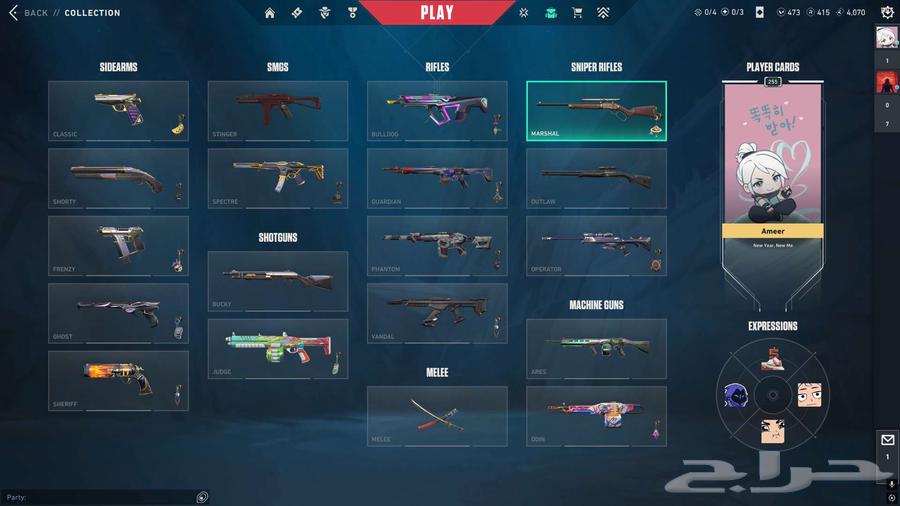The width and height of the screenshot is (900, 506).
Task: Choose the Judge shotgun slot
Action: point(277,348)
